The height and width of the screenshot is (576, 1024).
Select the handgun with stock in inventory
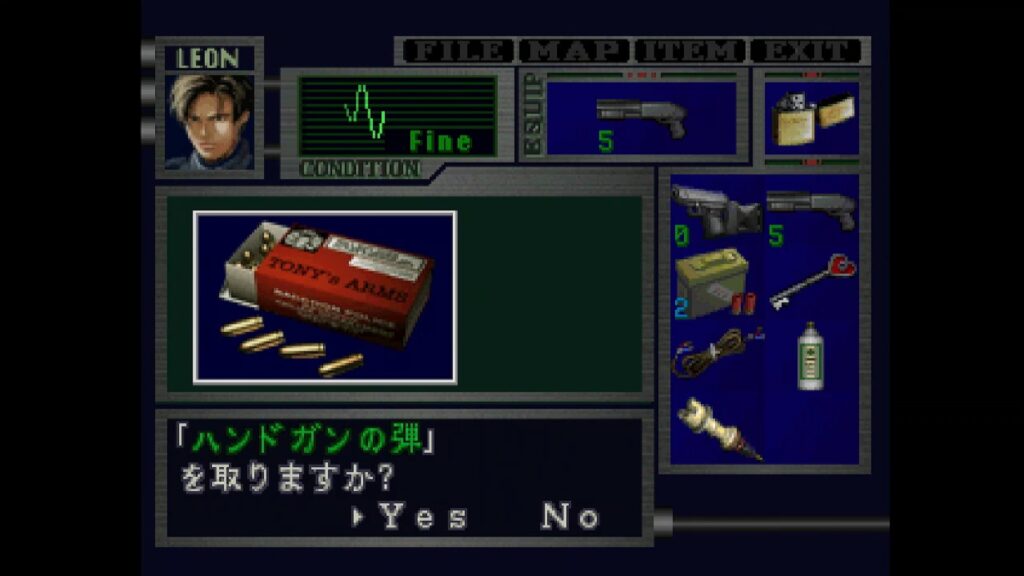coord(716,212)
